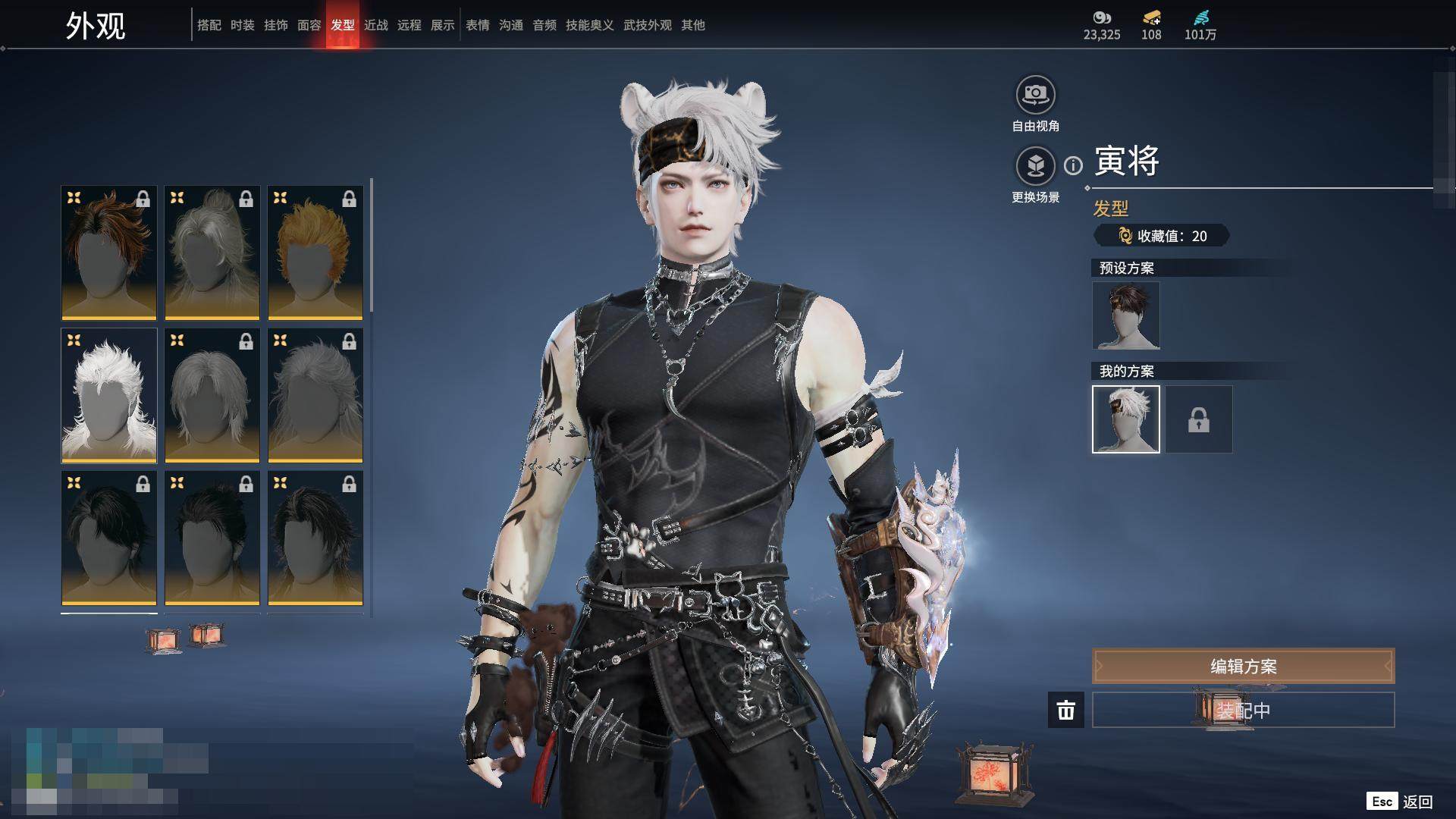1456x819 pixels.
Task: Toggle the 自由视角 free camera
Action: (1035, 96)
